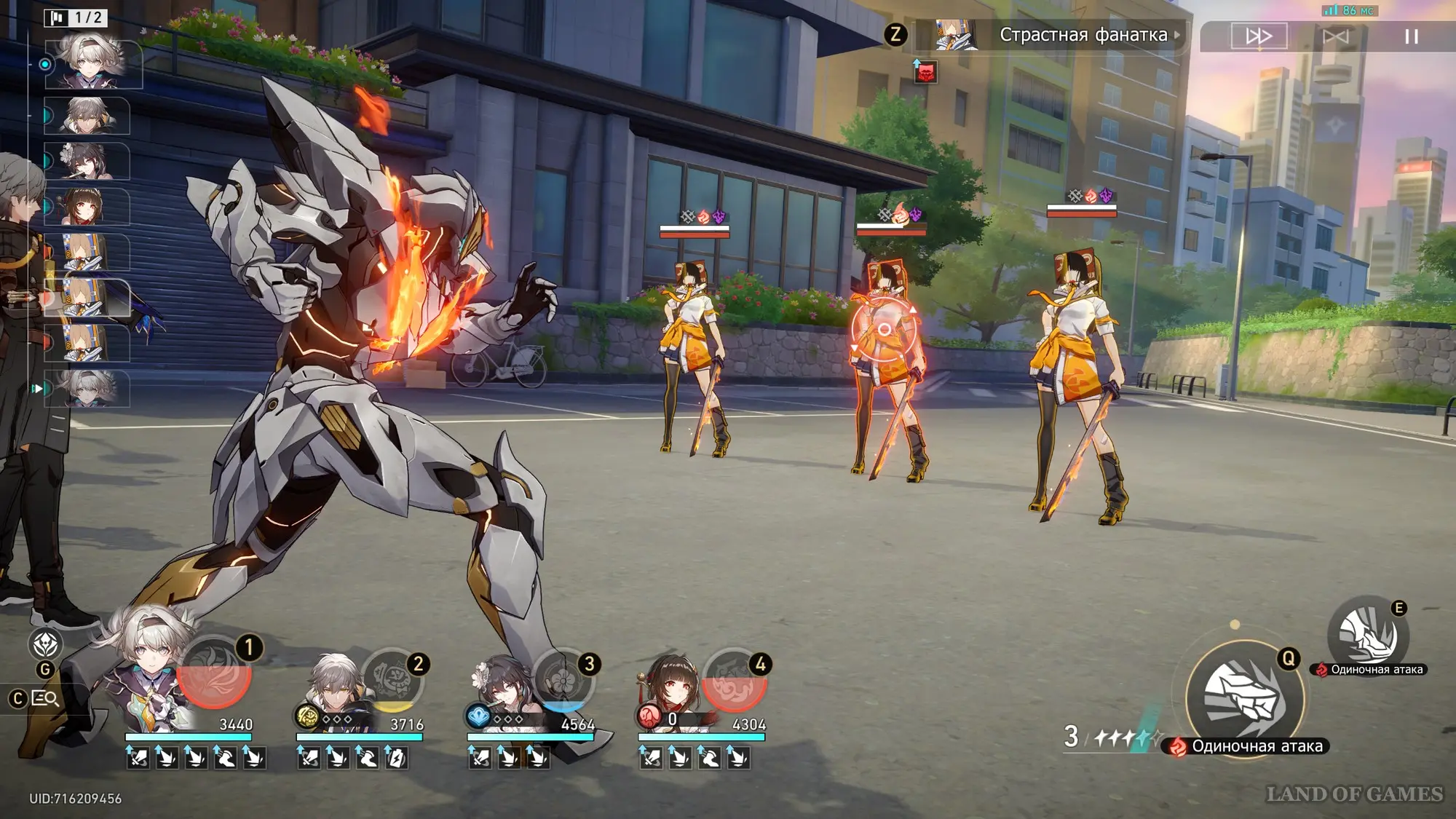Use the basic attack Одиночная атака
Viewport: 1456px width, 819px height.
(1244, 699)
